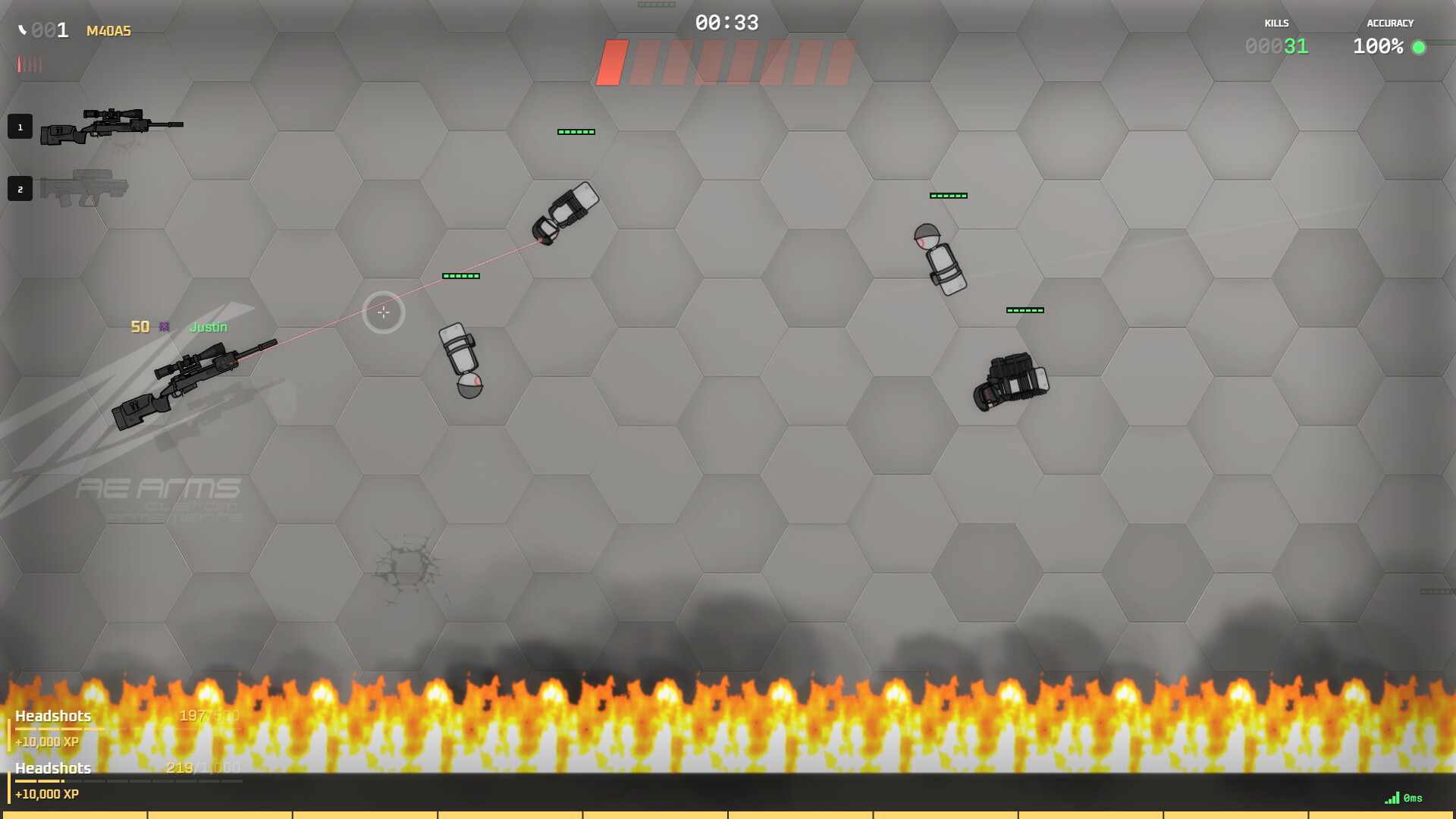Select the 00:33 match timer

click(726, 24)
